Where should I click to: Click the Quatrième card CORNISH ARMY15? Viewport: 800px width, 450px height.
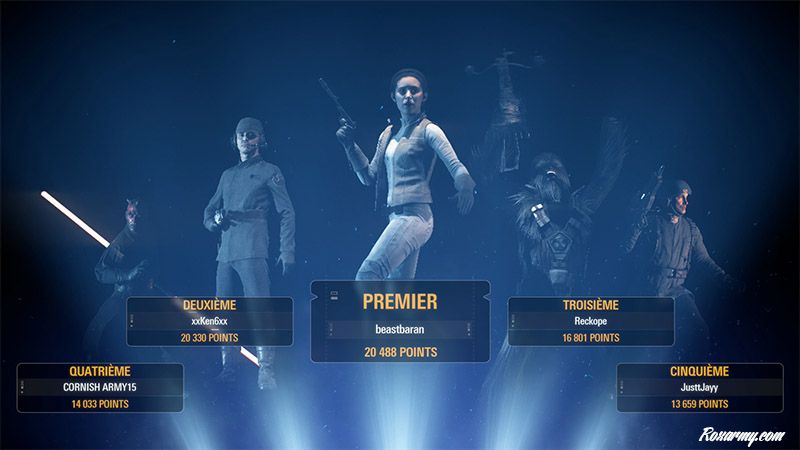pyautogui.click(x=100, y=387)
